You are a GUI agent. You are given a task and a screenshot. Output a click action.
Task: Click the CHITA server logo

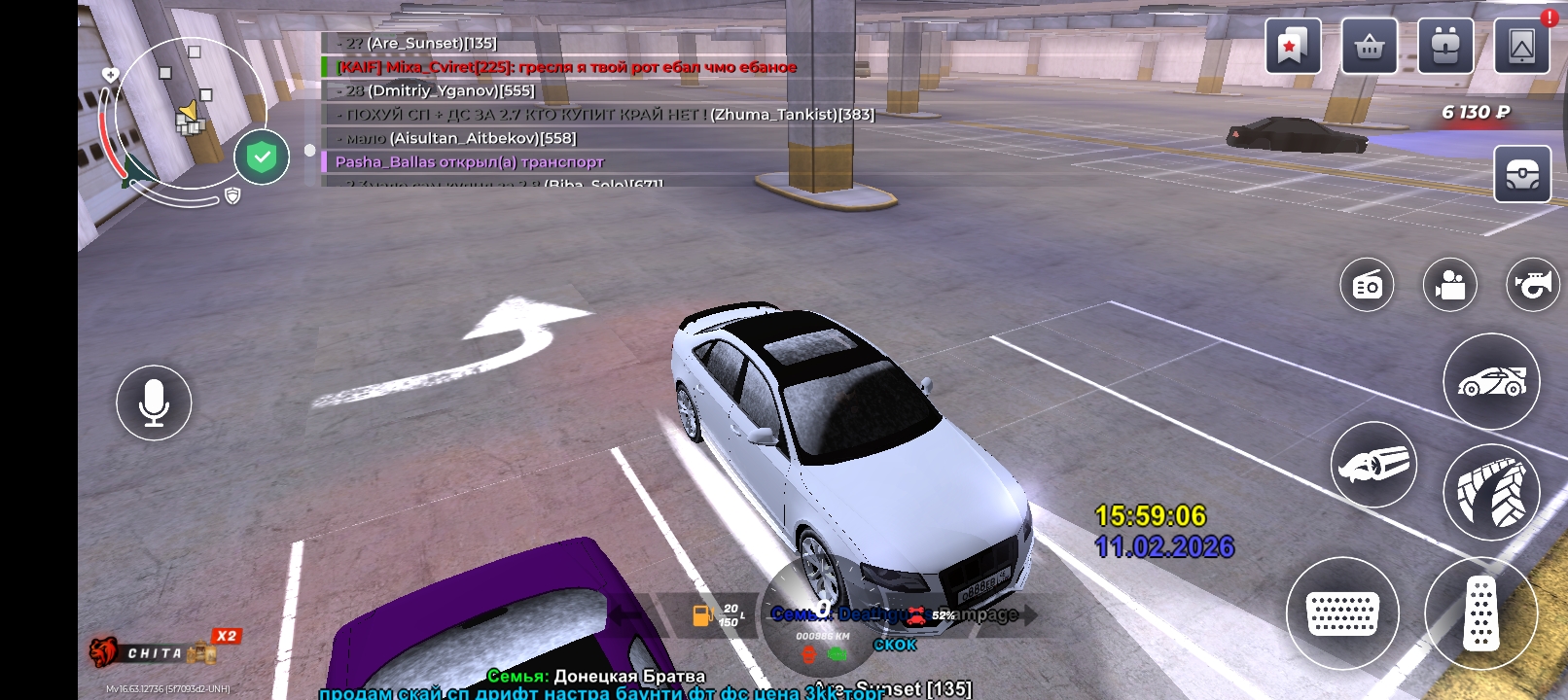pyautogui.click(x=156, y=653)
